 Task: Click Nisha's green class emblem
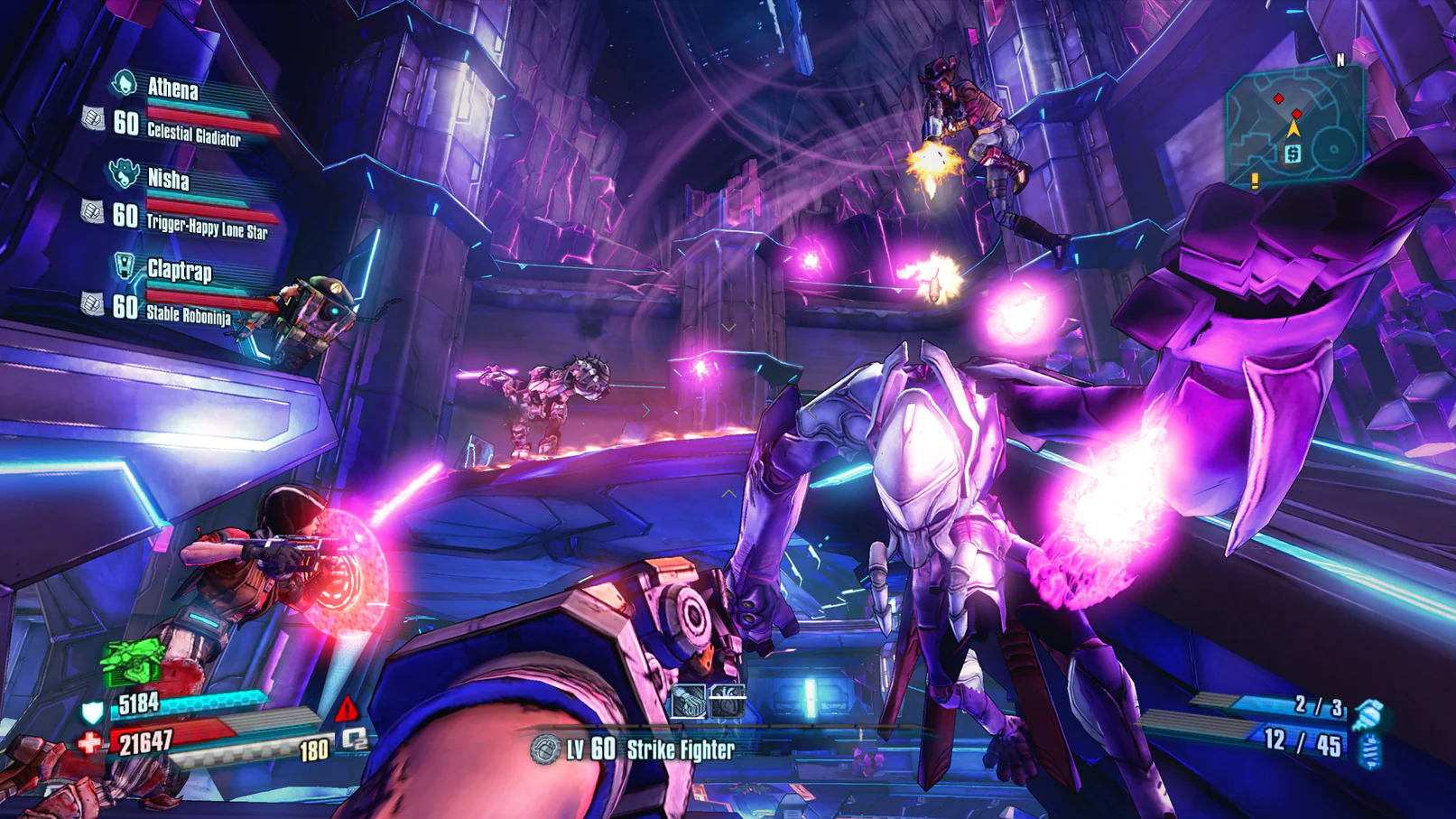125,173
